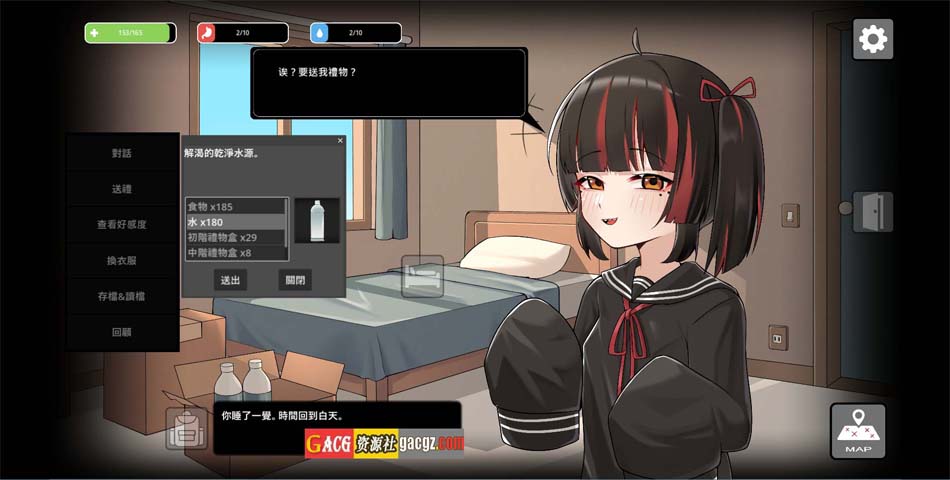
Task: Choose the 送禮 gift option
Action: pos(122,189)
